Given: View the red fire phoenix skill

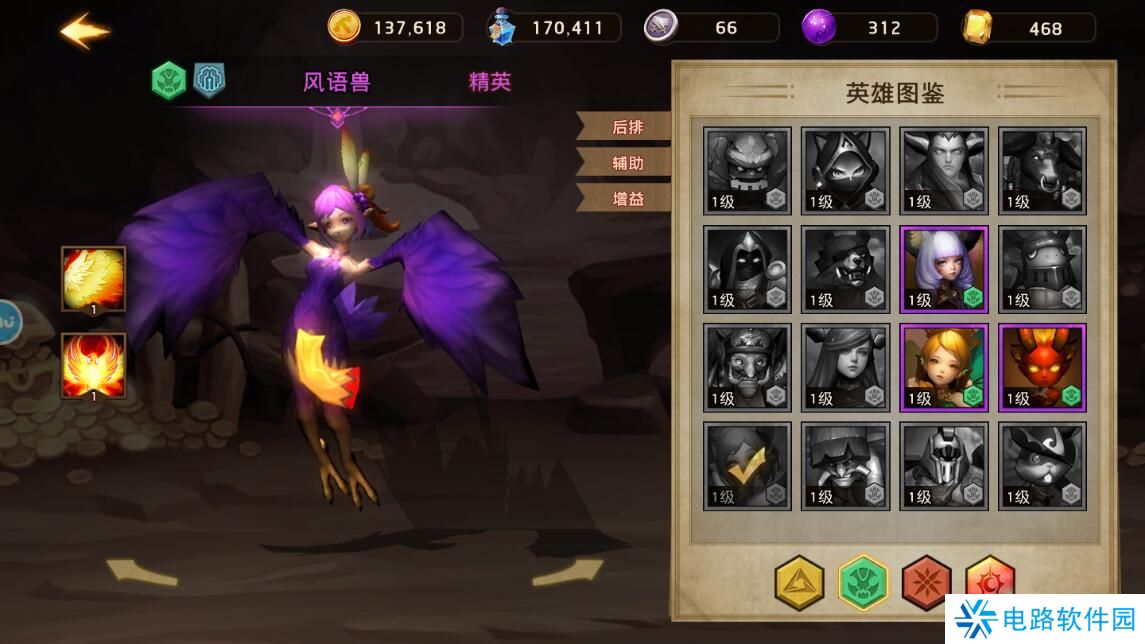Looking at the screenshot, I should click(x=94, y=366).
